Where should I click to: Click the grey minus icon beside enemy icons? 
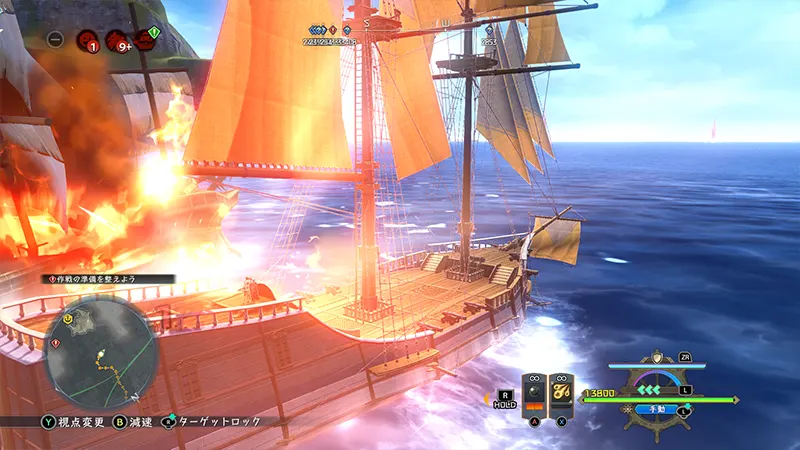[x=56, y=40]
